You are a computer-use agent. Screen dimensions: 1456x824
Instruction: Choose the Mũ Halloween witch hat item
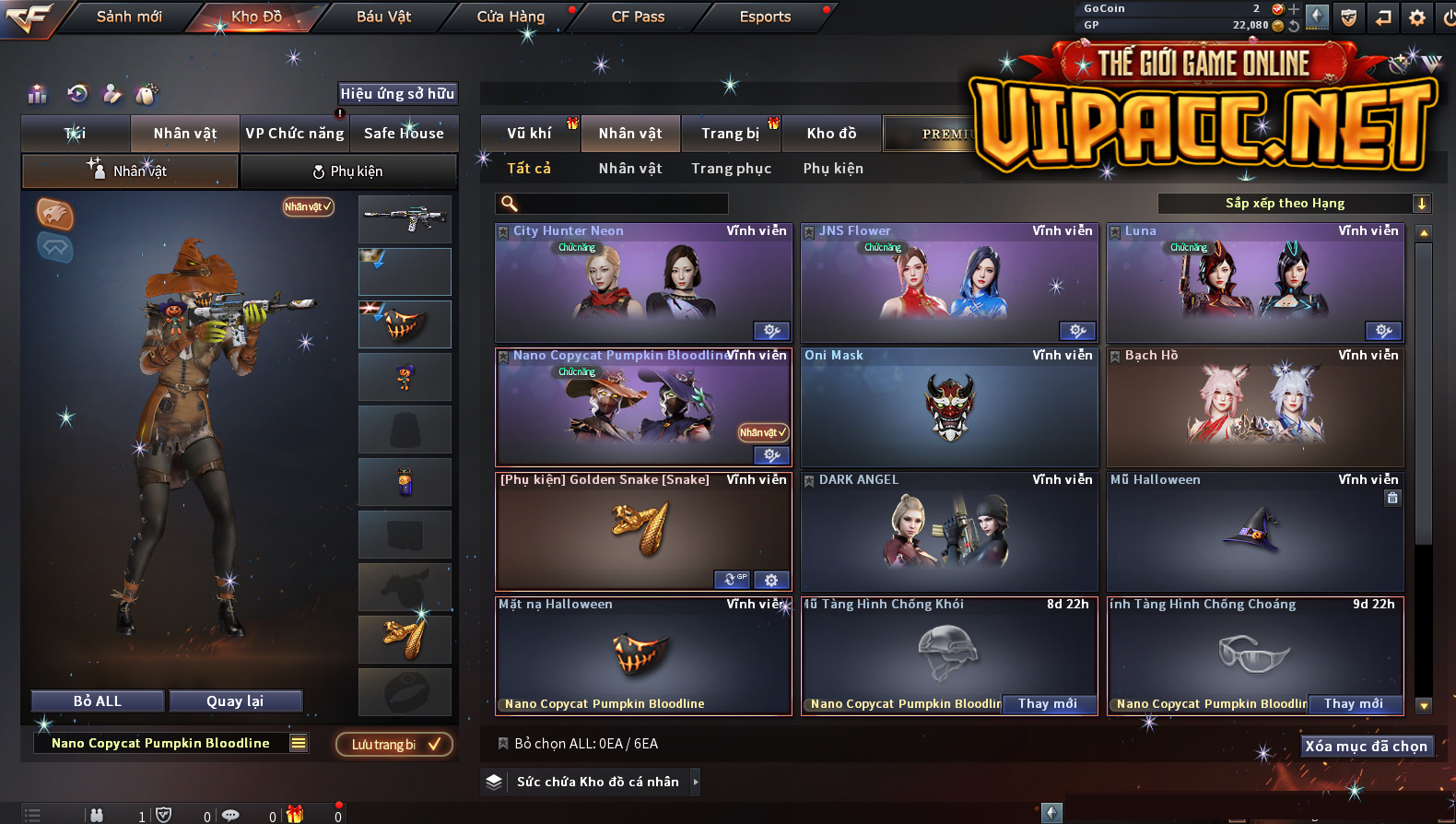pos(1255,532)
